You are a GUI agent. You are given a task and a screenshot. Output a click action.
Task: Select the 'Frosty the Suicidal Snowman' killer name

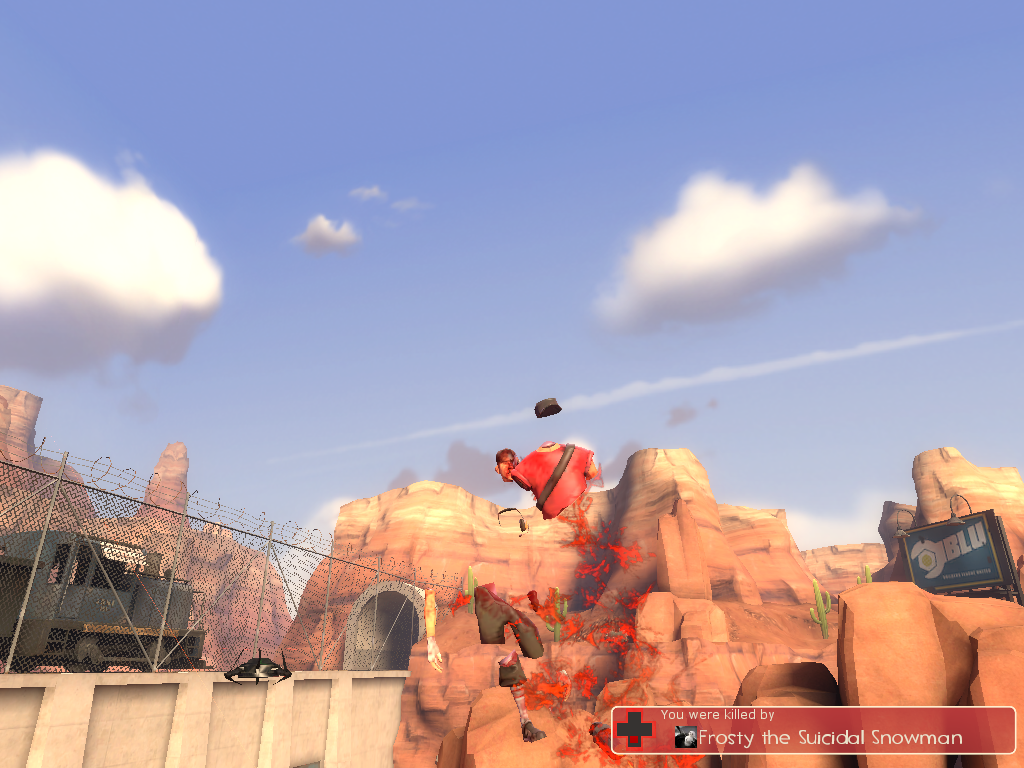coord(830,739)
